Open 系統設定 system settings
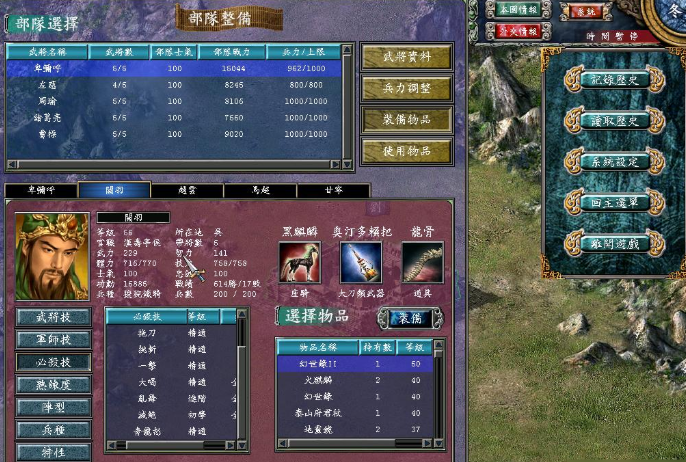 click(x=614, y=162)
